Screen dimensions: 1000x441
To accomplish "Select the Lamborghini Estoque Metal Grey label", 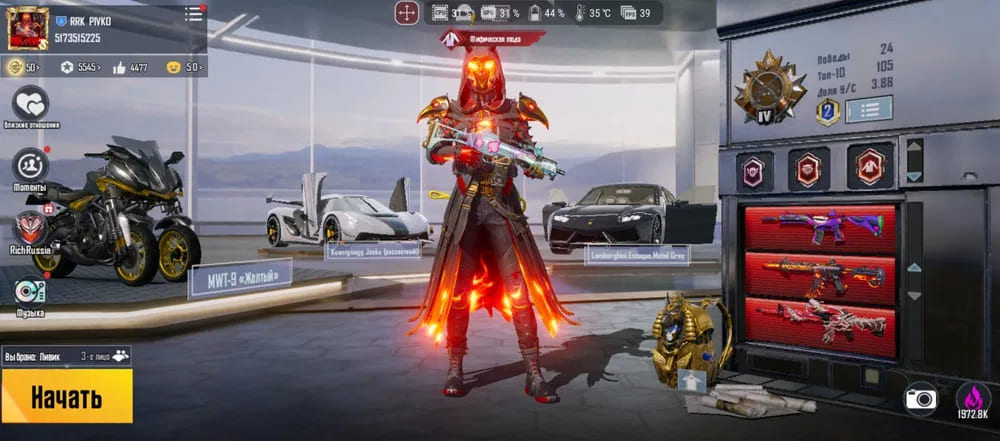I will [636, 254].
